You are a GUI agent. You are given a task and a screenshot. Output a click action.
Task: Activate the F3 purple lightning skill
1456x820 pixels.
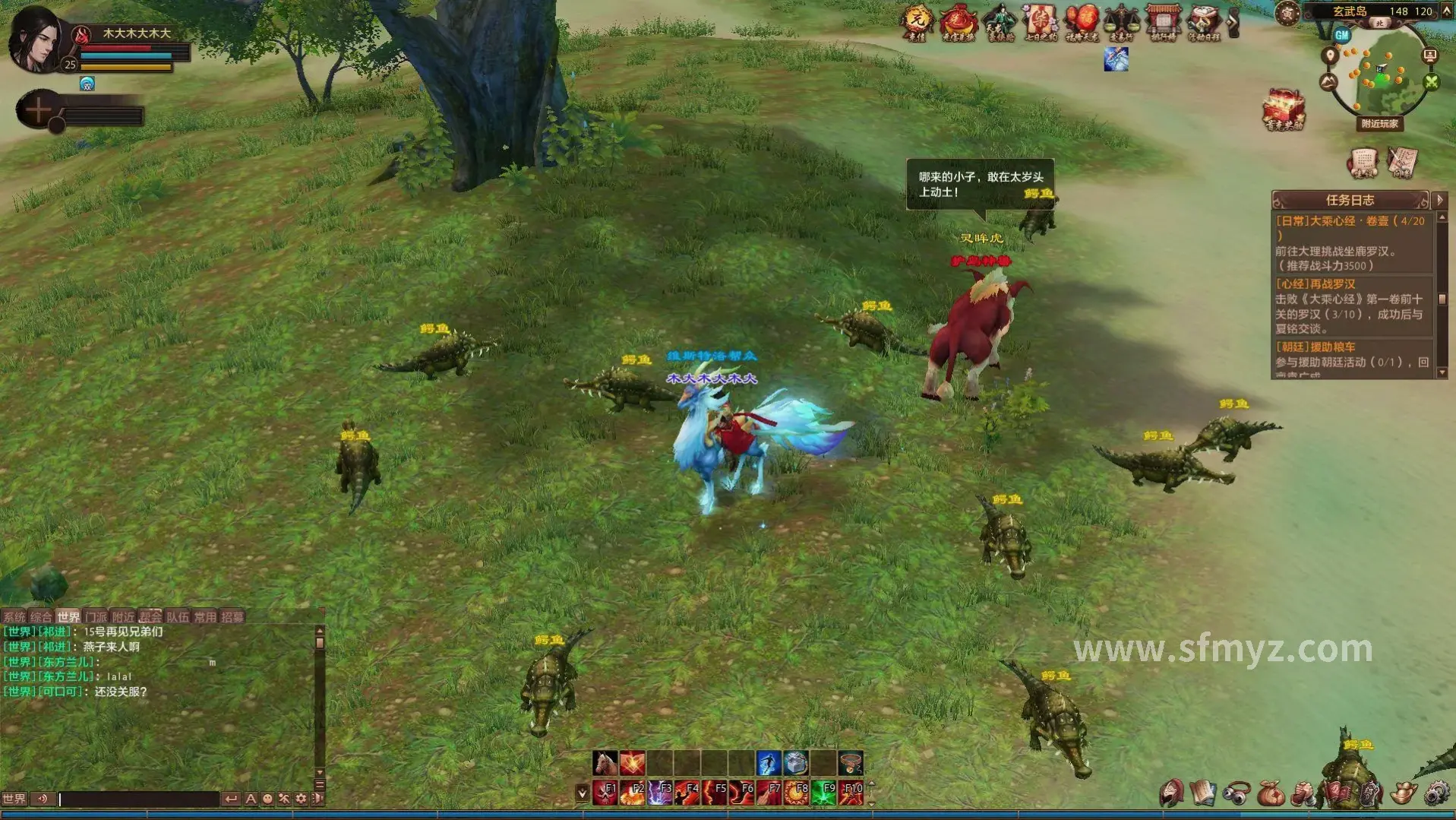[x=659, y=792]
